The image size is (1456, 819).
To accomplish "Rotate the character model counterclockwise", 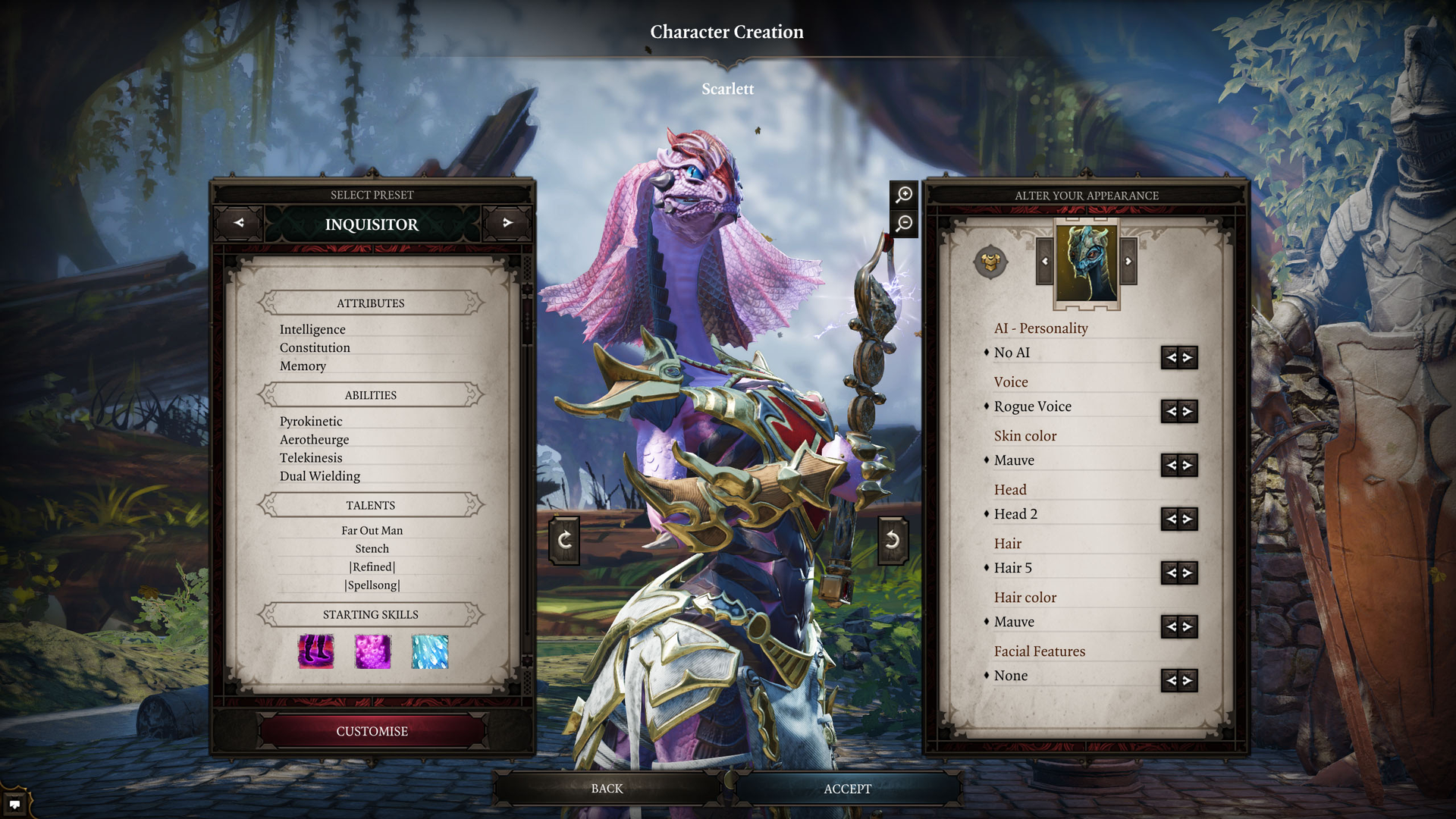I will click(x=564, y=540).
